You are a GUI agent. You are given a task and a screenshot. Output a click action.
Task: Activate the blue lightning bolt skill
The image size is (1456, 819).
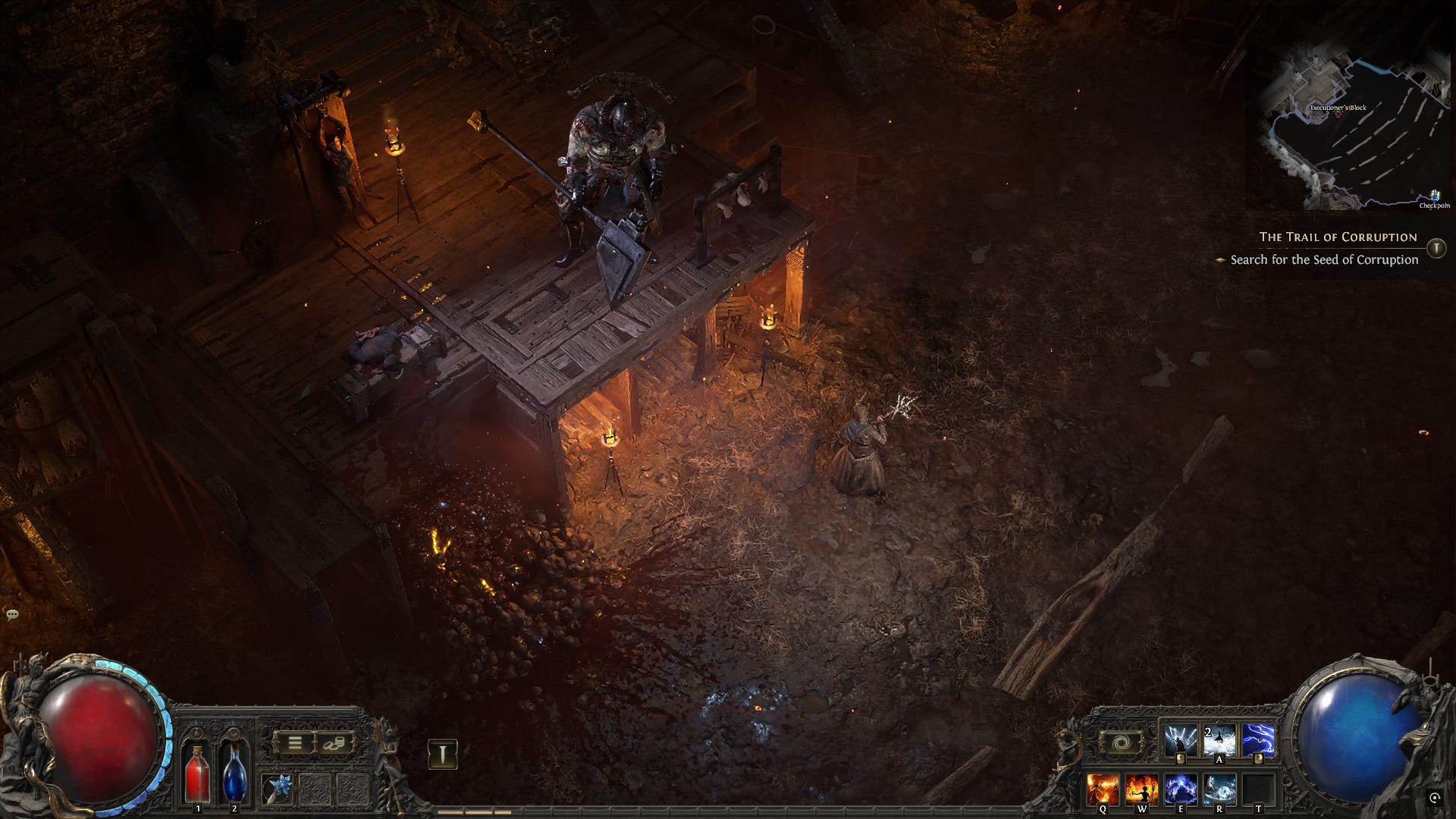(x=1258, y=741)
